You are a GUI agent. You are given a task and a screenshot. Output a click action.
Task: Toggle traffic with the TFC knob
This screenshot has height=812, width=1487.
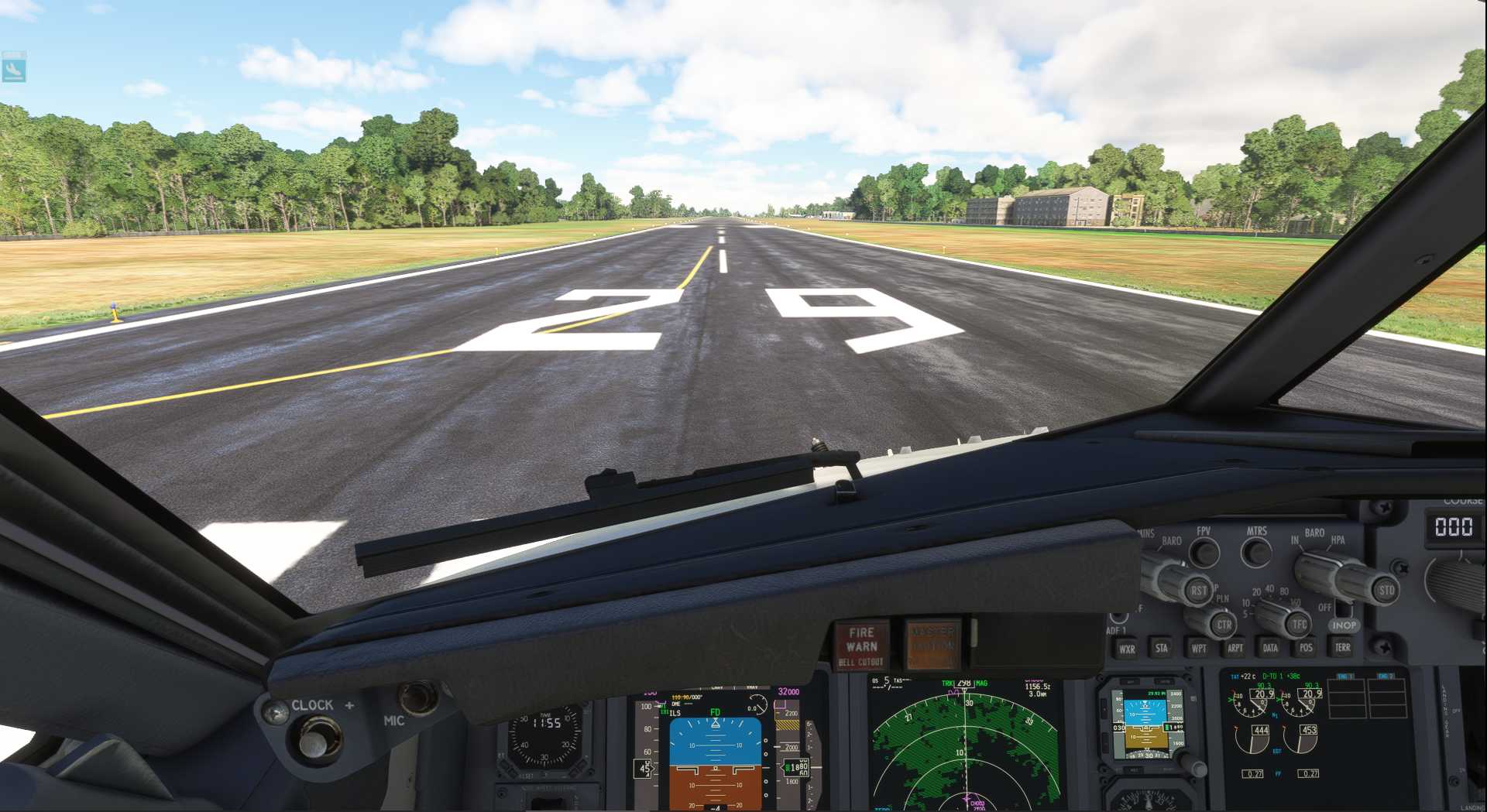(1299, 624)
